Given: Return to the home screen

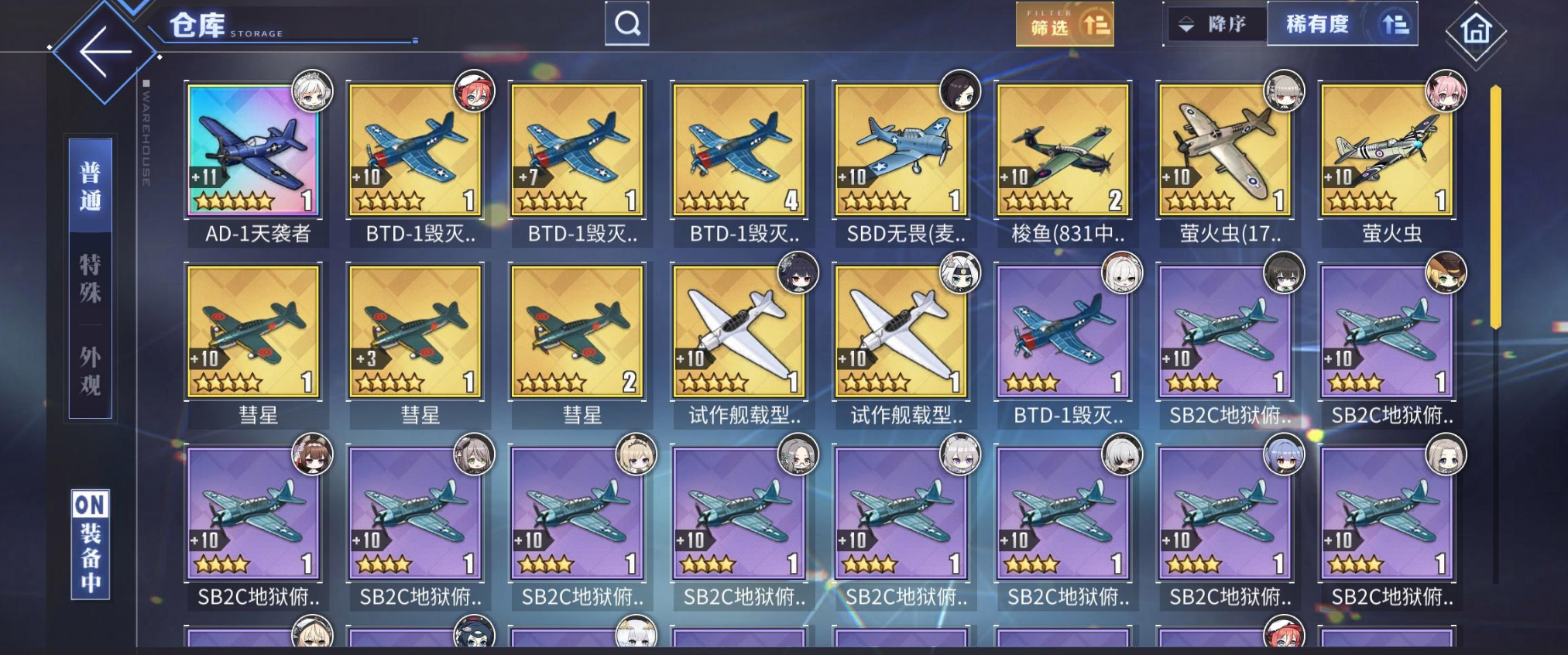Looking at the screenshot, I should coord(1476,31).
